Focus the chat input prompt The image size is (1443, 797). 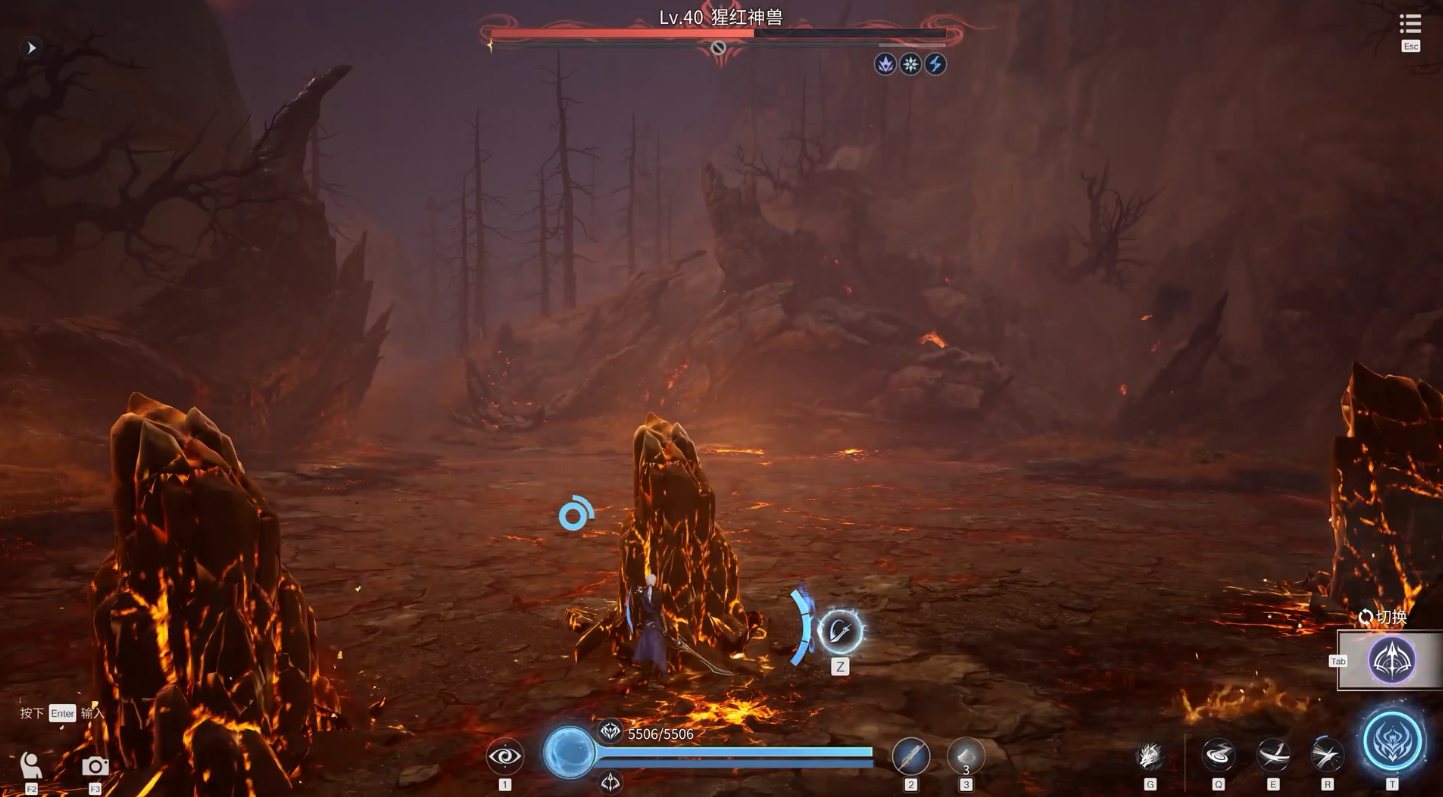[62, 713]
